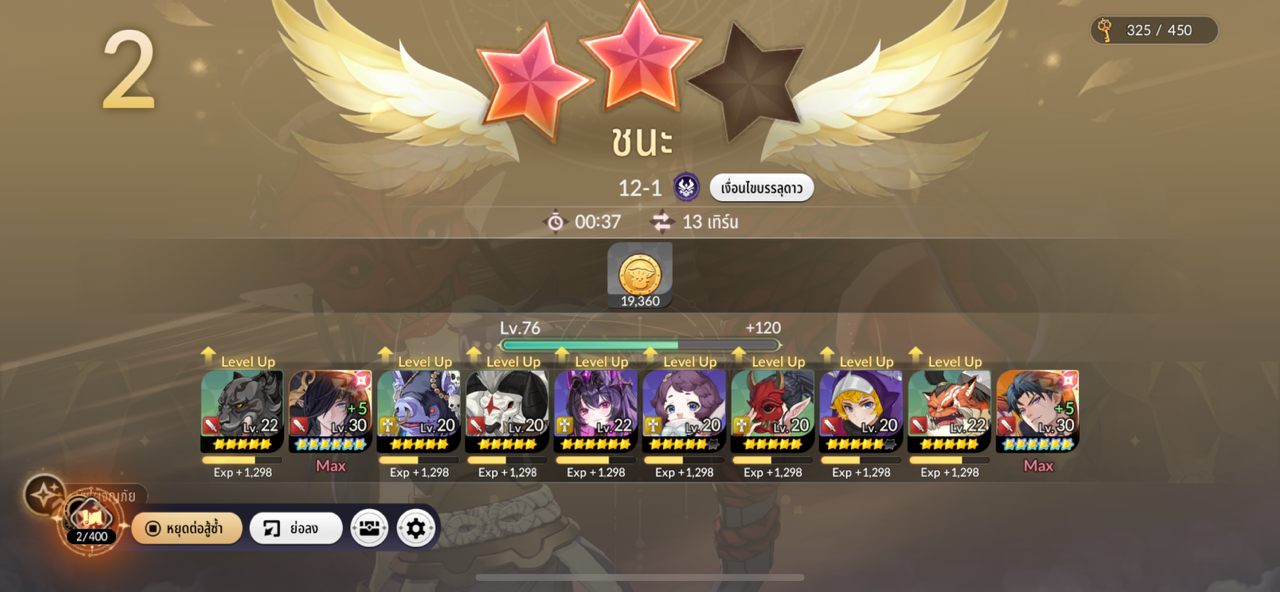View star conditions via the เงื่อนไขบรรลุดาว button

point(761,188)
